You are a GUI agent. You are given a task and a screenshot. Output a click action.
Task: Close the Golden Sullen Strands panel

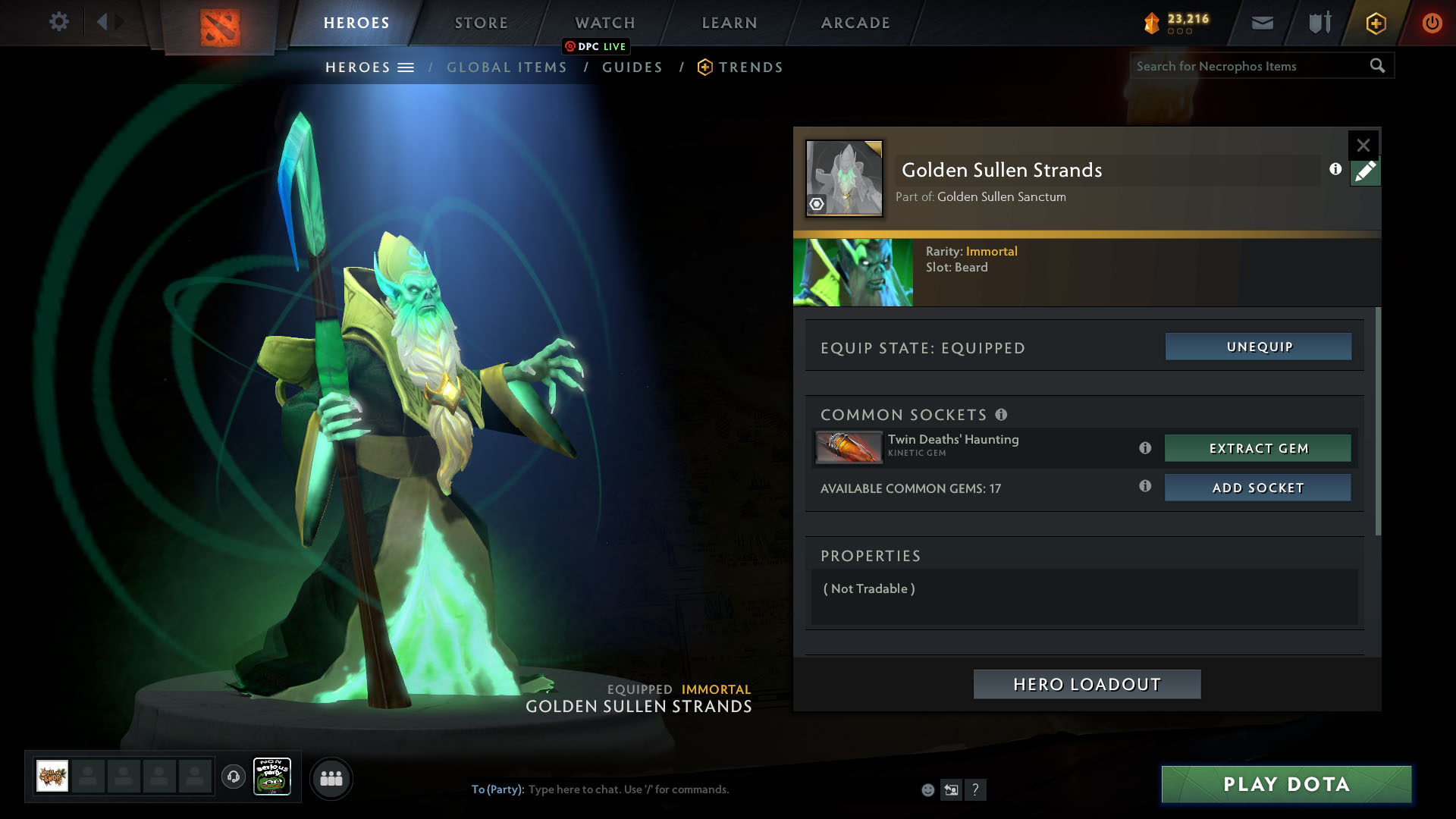(1363, 145)
